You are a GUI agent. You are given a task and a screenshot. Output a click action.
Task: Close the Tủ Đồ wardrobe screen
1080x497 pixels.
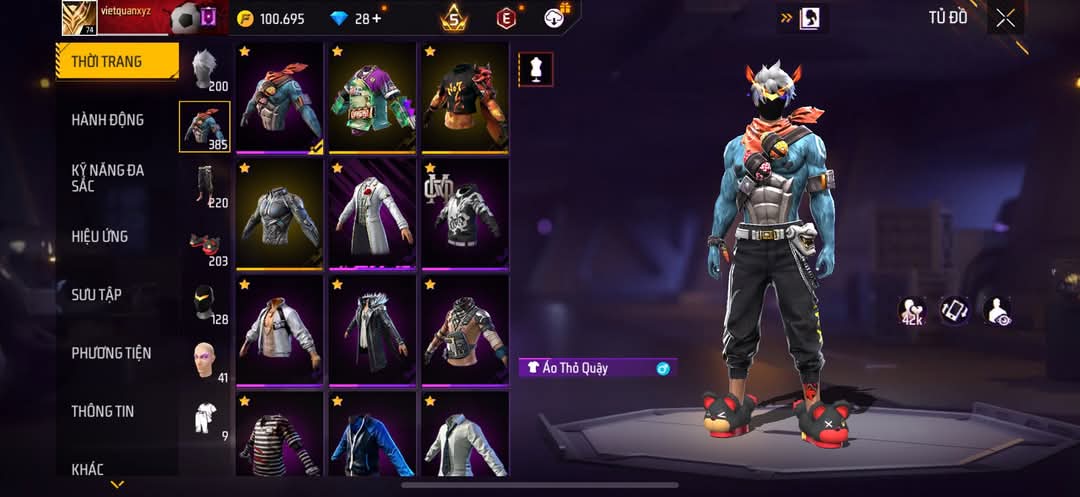pos(1005,17)
